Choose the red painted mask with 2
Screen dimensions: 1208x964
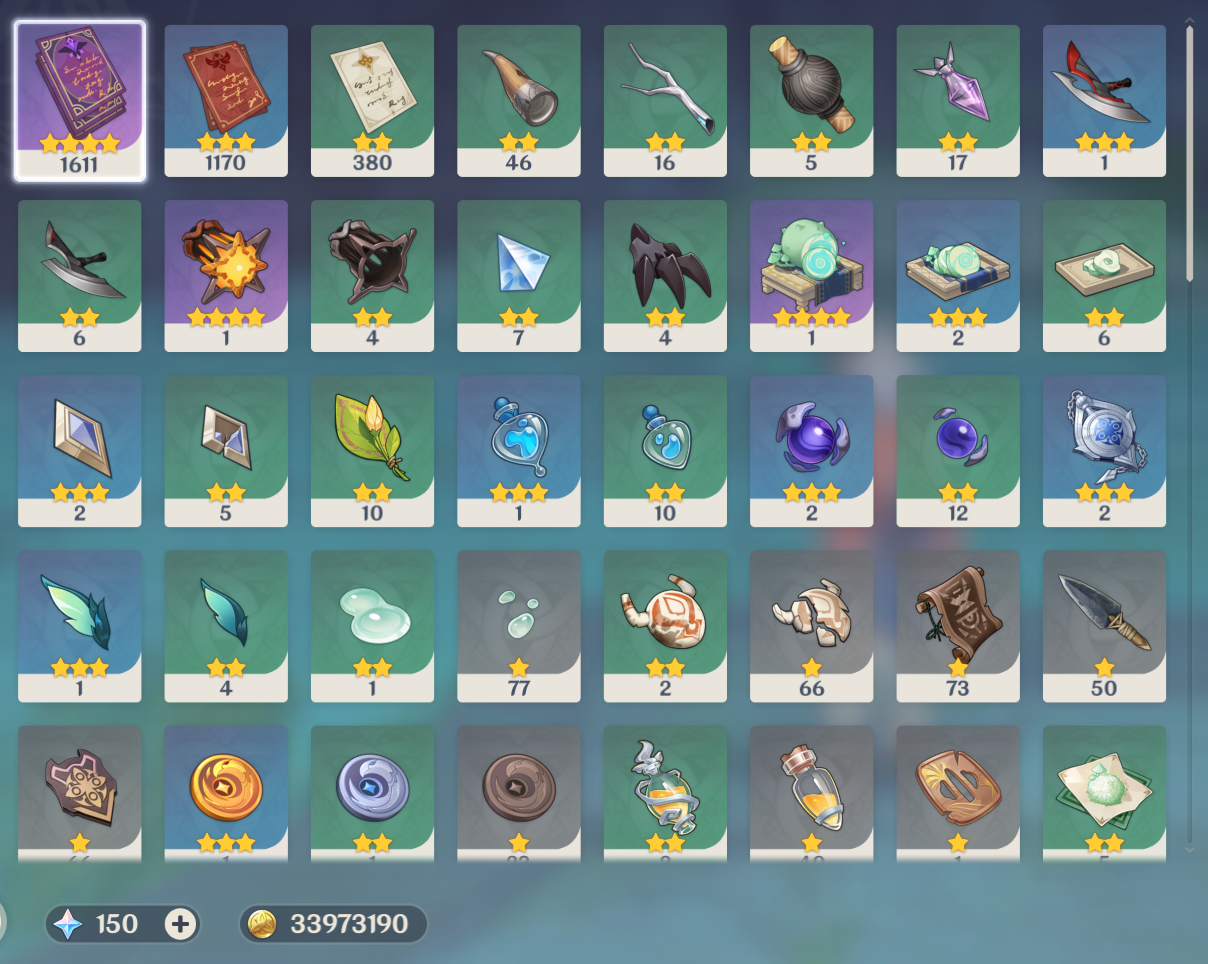[x=665, y=625]
